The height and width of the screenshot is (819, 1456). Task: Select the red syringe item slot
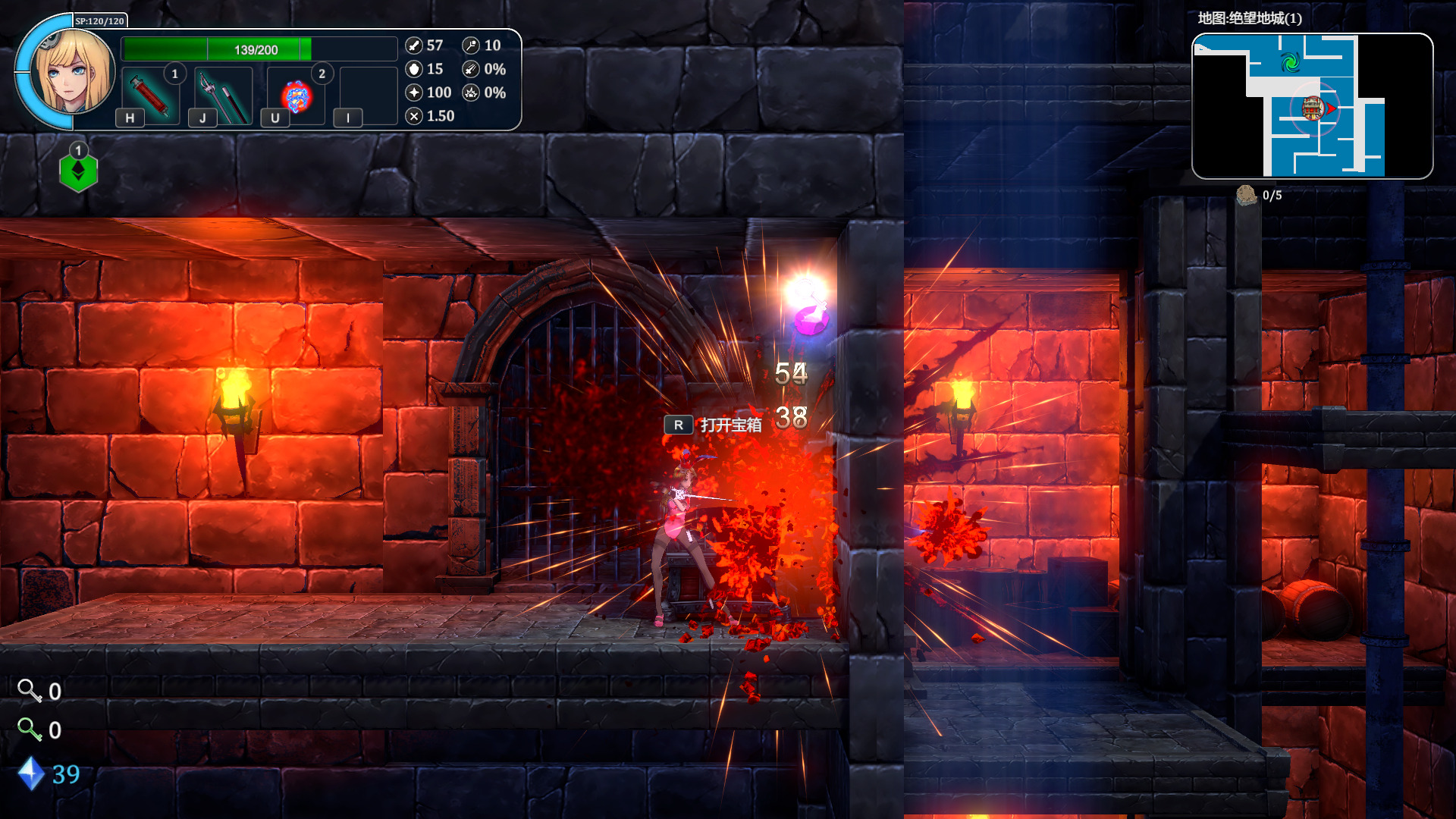(149, 95)
